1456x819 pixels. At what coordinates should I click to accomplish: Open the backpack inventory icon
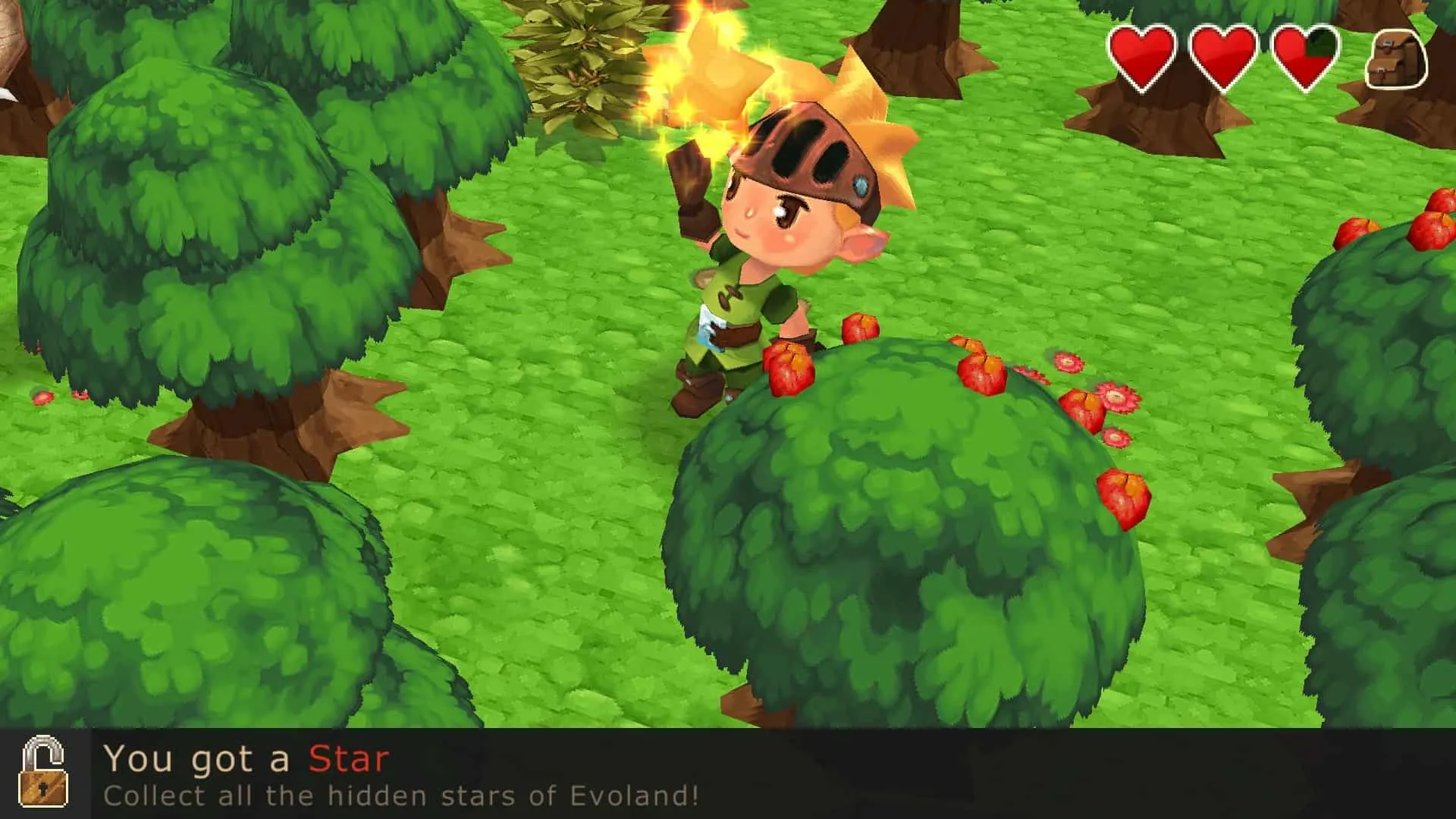1396,58
